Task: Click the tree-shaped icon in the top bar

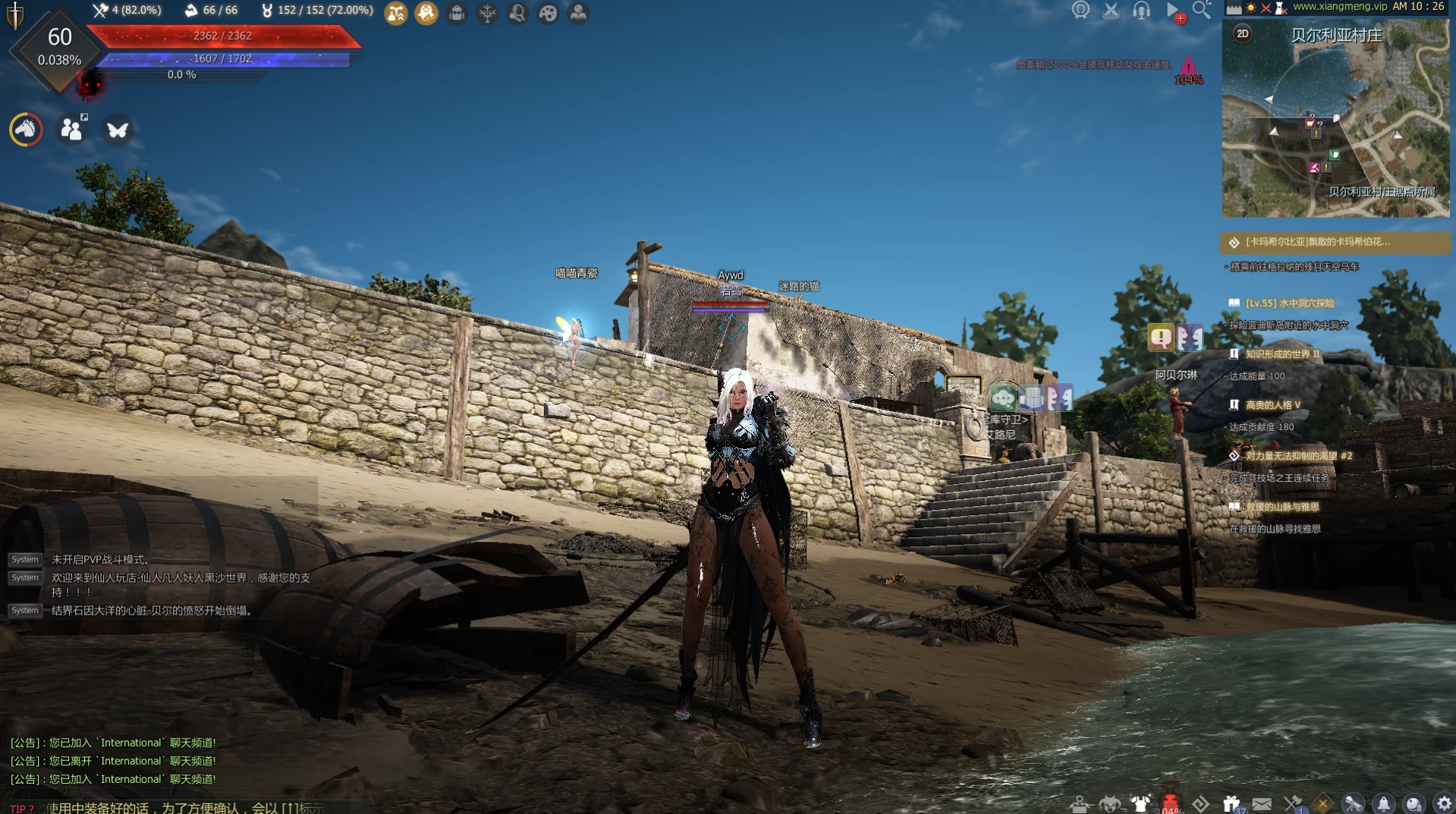Action: click(487, 13)
